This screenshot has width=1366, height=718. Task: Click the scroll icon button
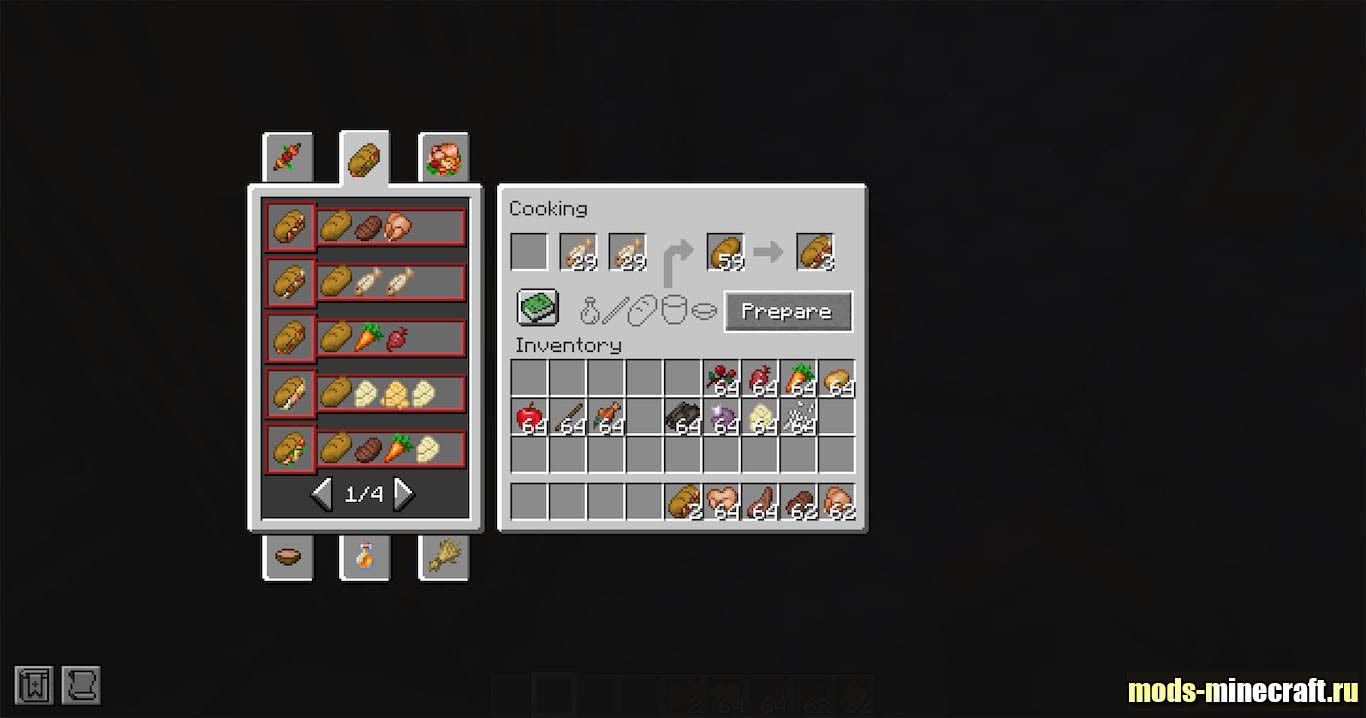click(81, 686)
